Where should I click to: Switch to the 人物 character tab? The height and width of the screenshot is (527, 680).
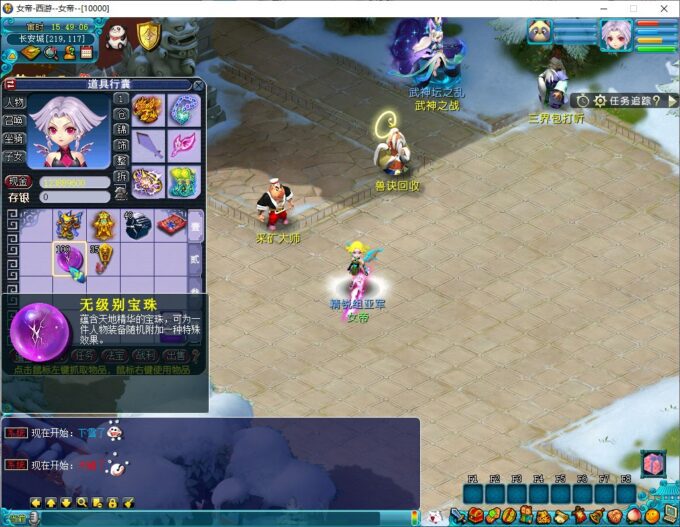[14, 103]
